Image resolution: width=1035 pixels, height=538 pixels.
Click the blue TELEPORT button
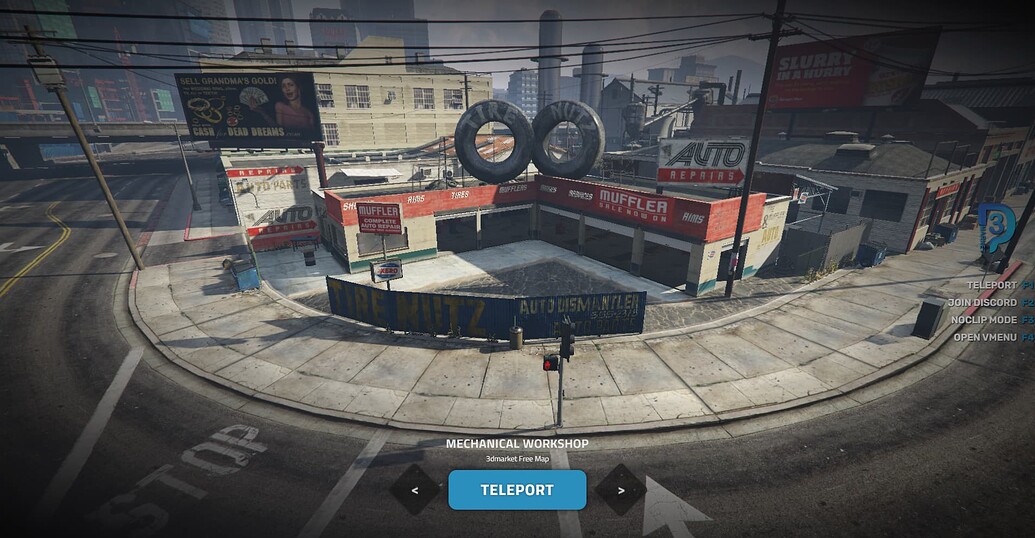(x=517, y=490)
